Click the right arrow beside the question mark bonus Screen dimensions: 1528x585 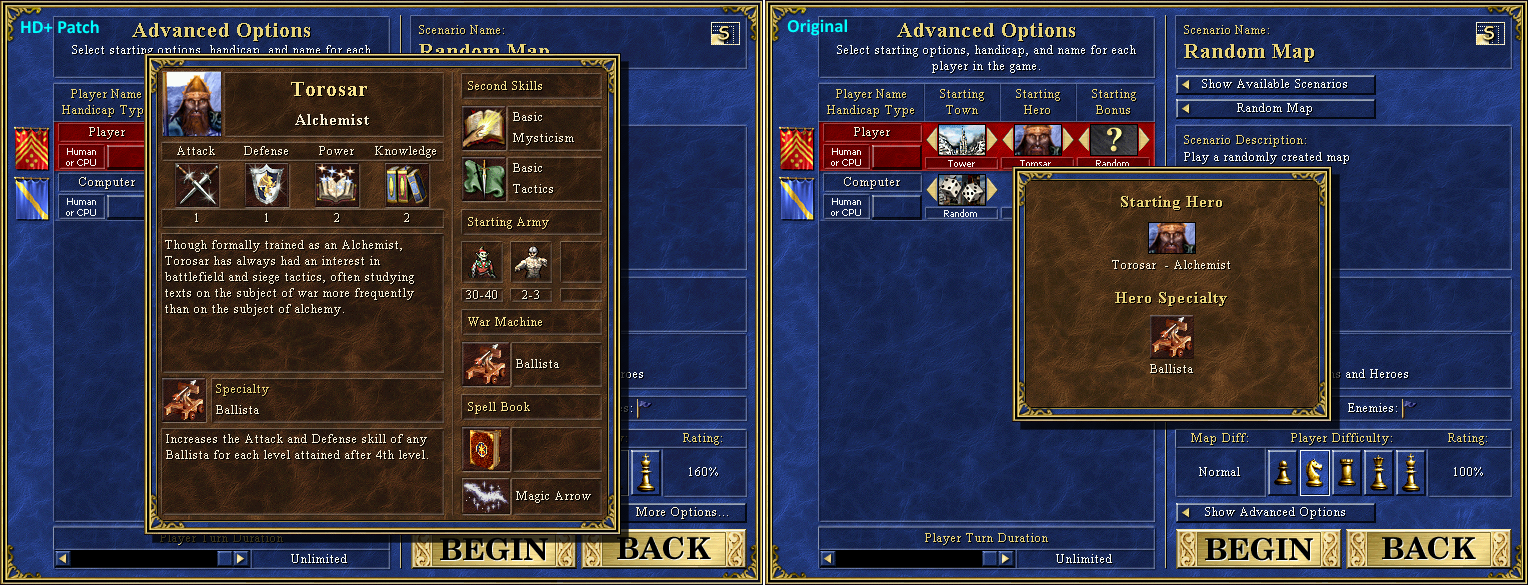[x=1143, y=139]
